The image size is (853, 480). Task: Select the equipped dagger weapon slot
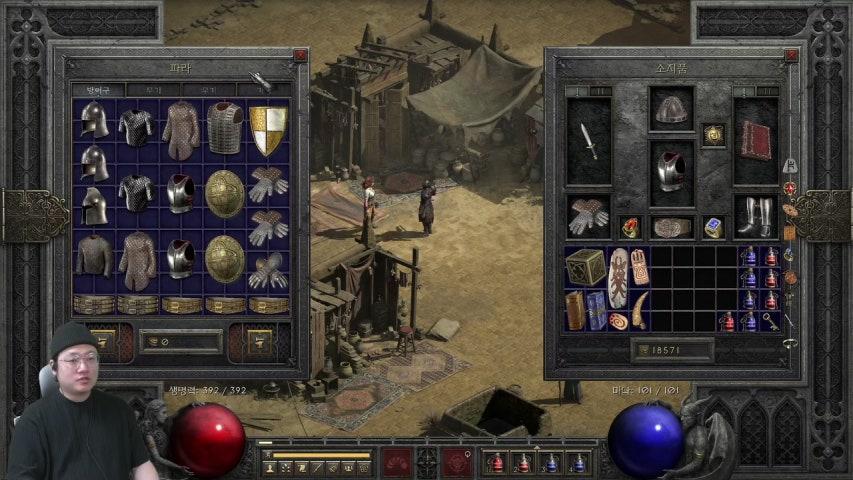coord(588,141)
